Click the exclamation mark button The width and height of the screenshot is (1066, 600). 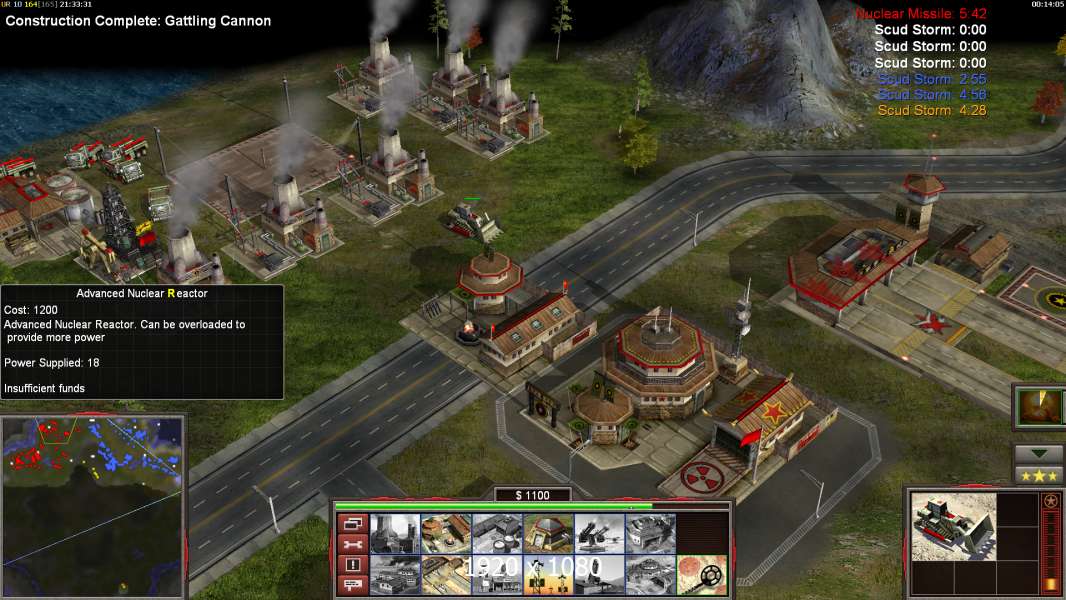pyautogui.click(x=353, y=565)
